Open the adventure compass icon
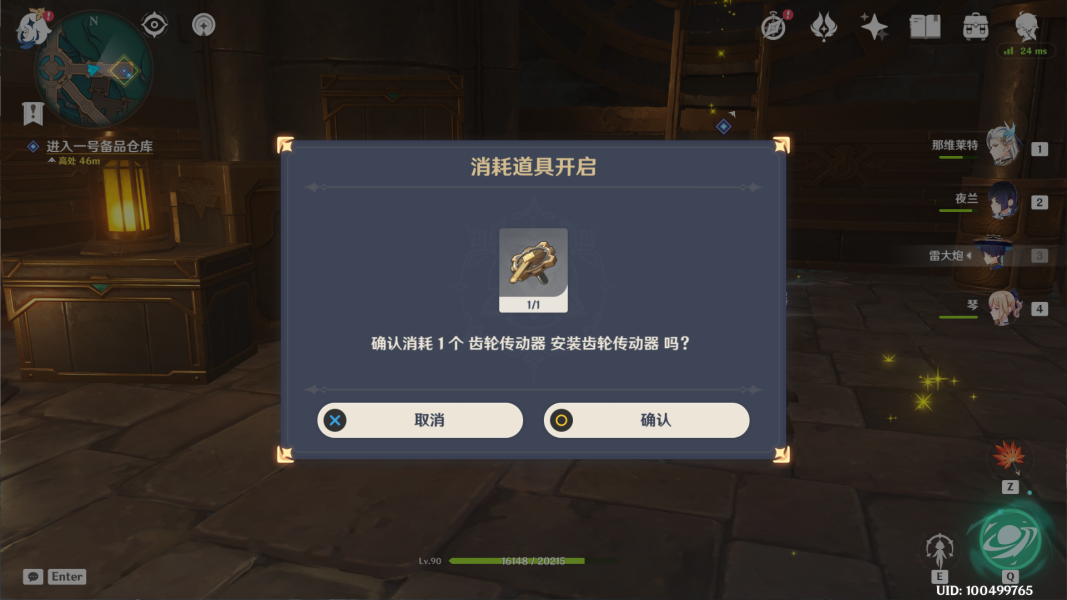This screenshot has width=1067, height=600. coord(773,27)
